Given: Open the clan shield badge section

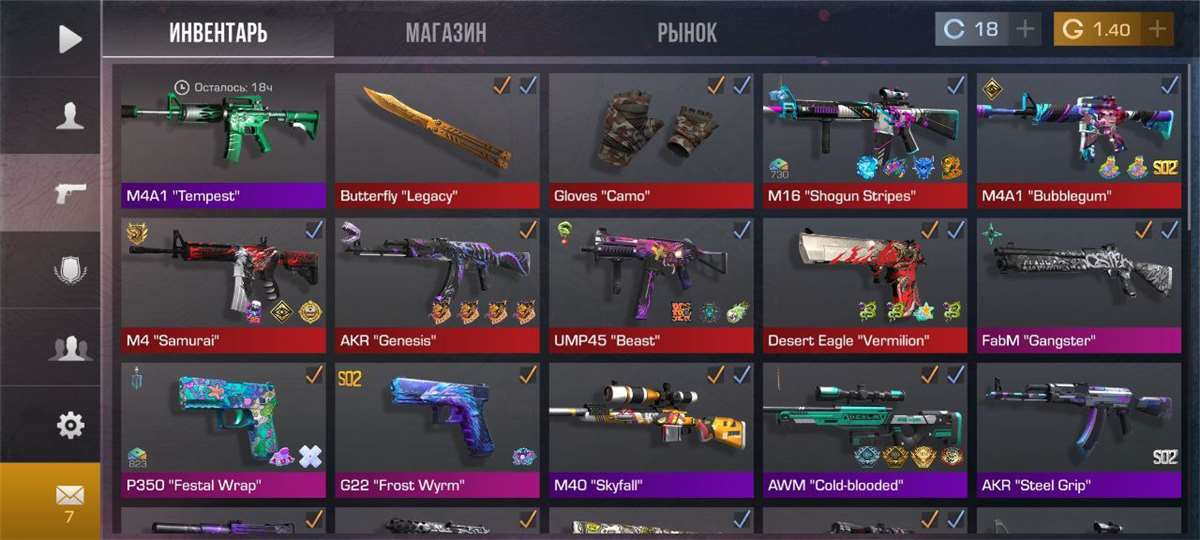Looking at the screenshot, I should coord(70,270).
